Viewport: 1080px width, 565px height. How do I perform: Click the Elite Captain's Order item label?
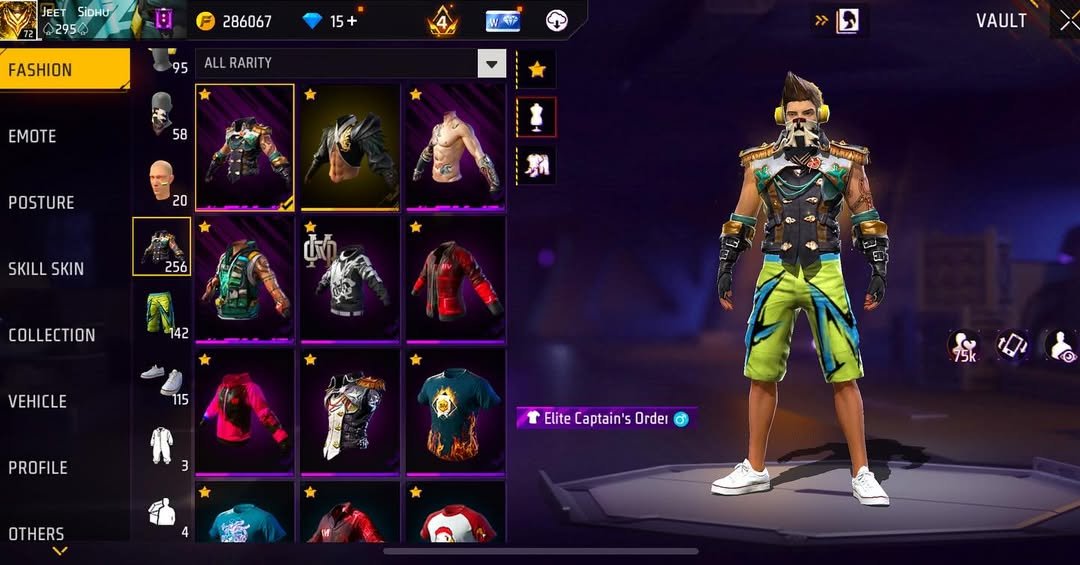(x=606, y=418)
